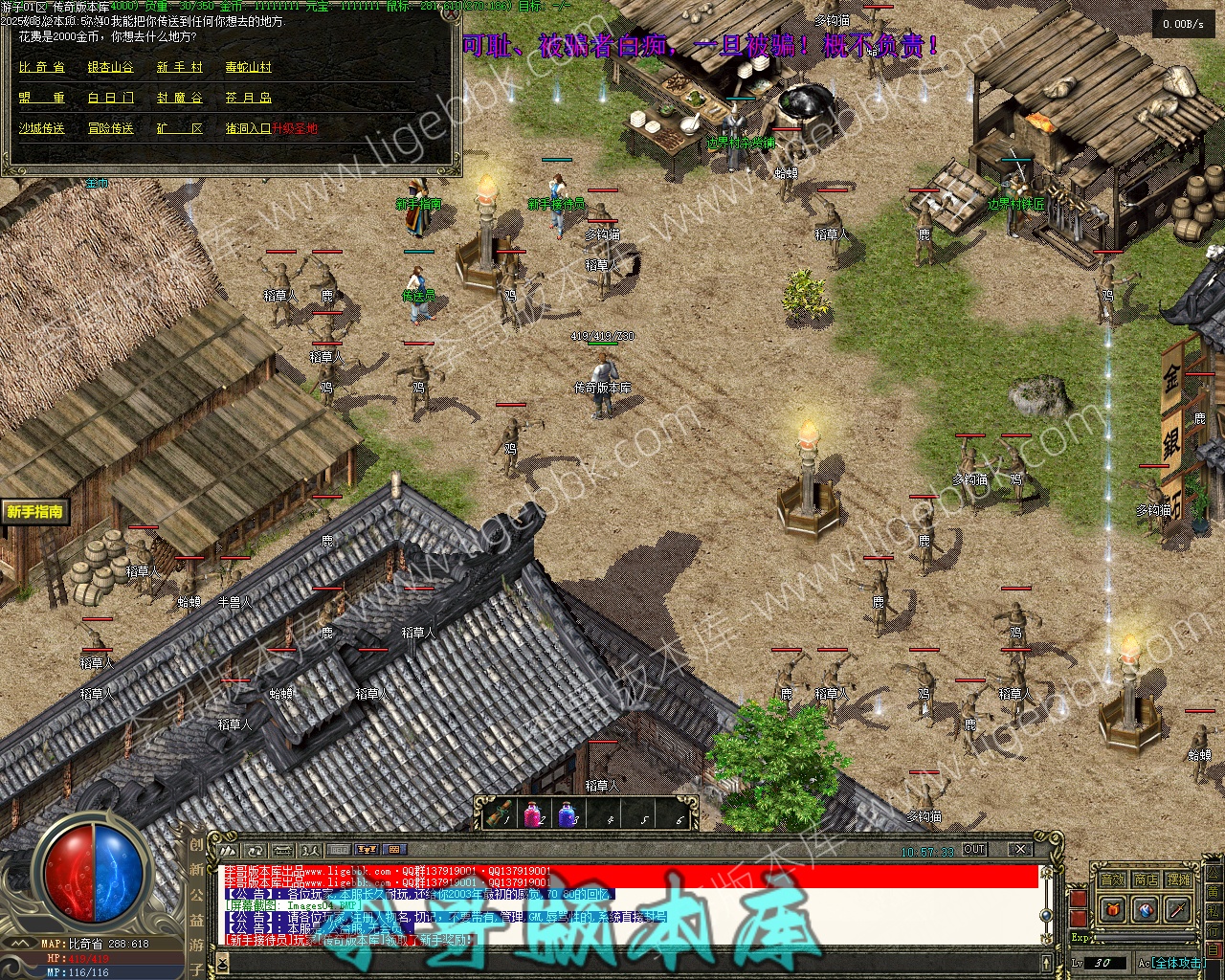Open the 摆摊 stall button
The width and height of the screenshot is (1225, 980).
(1179, 880)
